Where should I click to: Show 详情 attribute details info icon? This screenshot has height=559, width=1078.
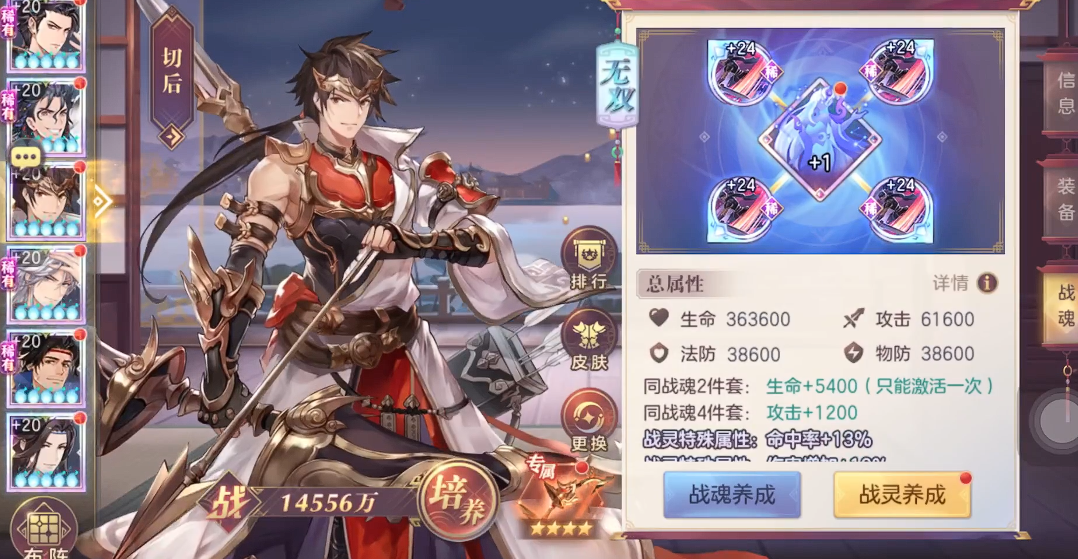click(x=987, y=283)
